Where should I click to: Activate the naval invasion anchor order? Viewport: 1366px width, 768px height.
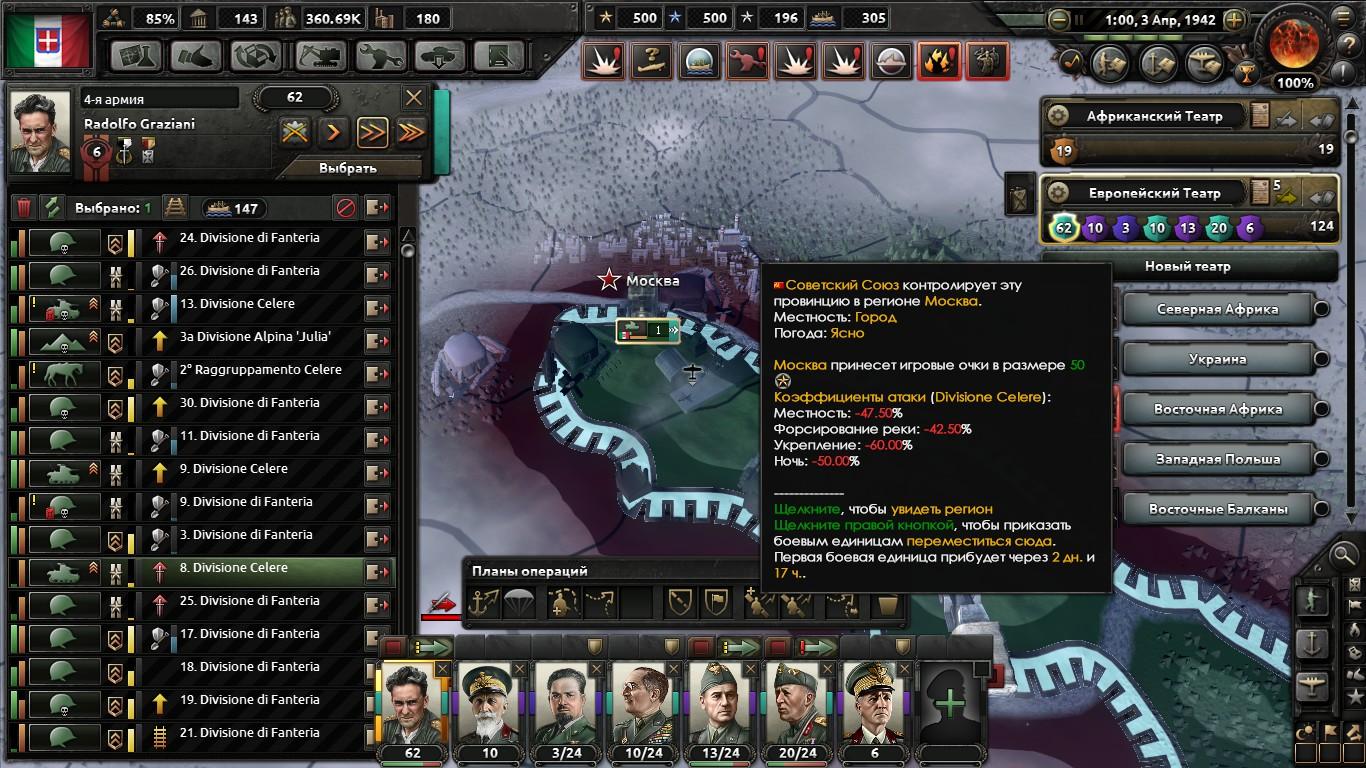484,602
